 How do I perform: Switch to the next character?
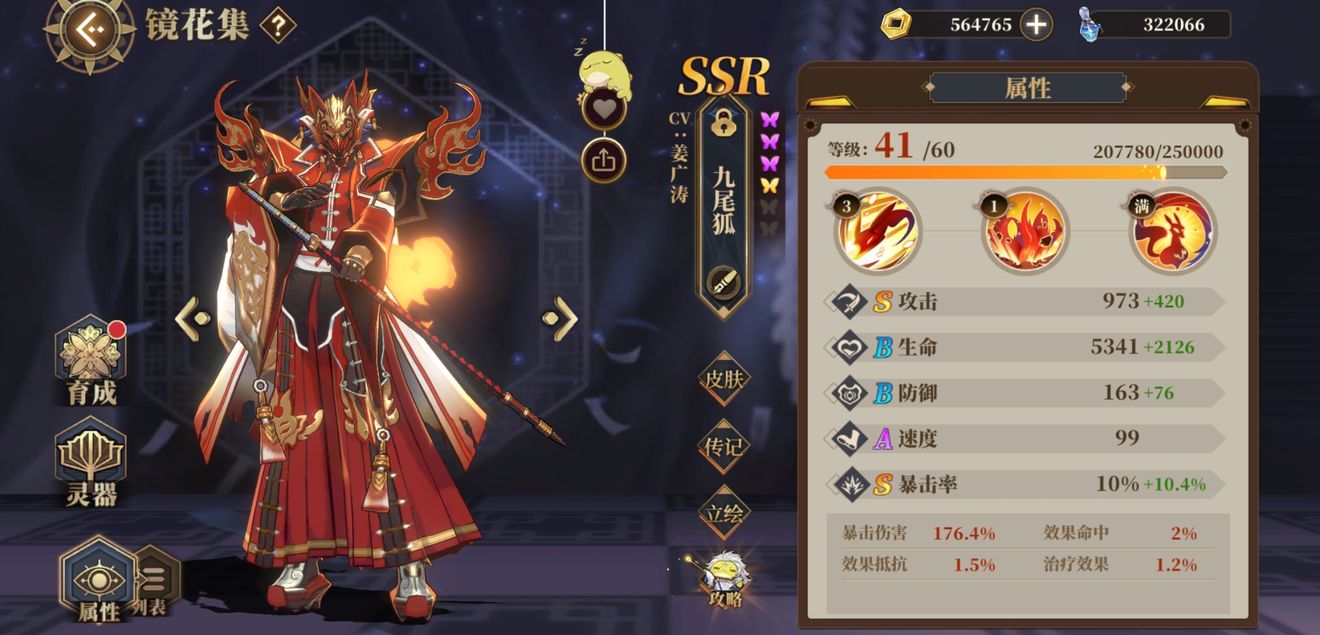tap(560, 319)
